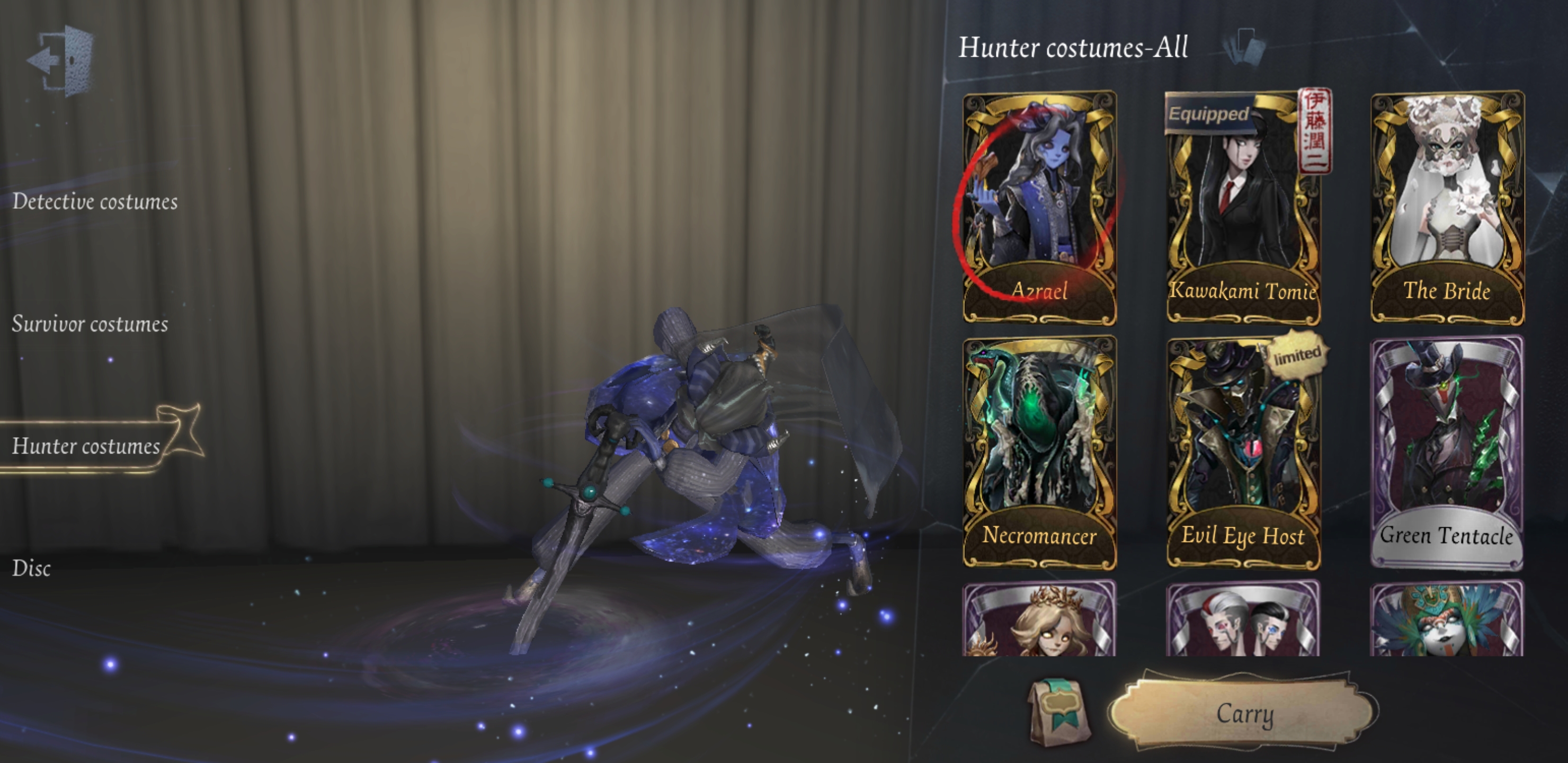Click the Carry button

point(1243,713)
